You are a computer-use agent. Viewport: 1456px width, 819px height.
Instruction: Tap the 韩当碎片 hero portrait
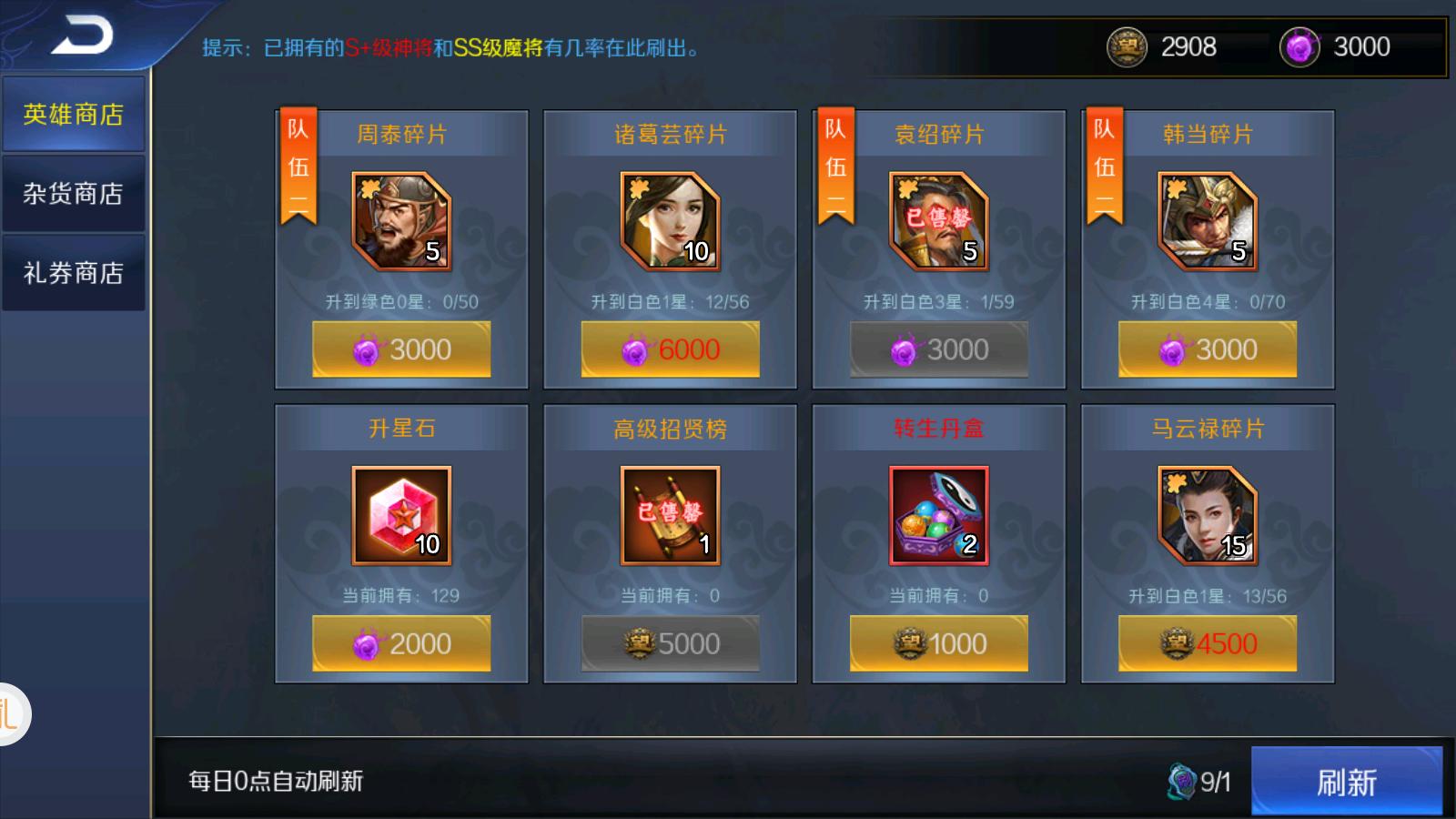(1206, 218)
